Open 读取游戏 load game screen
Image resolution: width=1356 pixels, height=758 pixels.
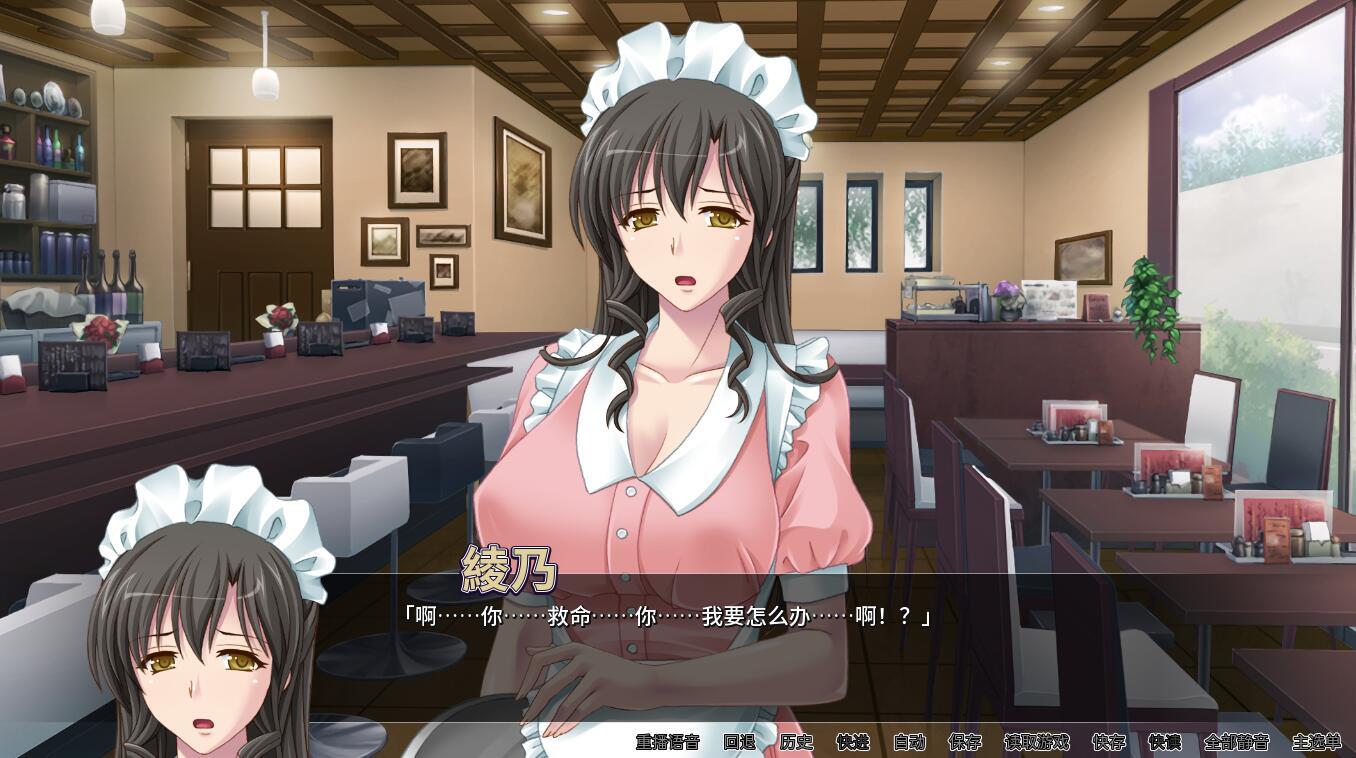1036,742
